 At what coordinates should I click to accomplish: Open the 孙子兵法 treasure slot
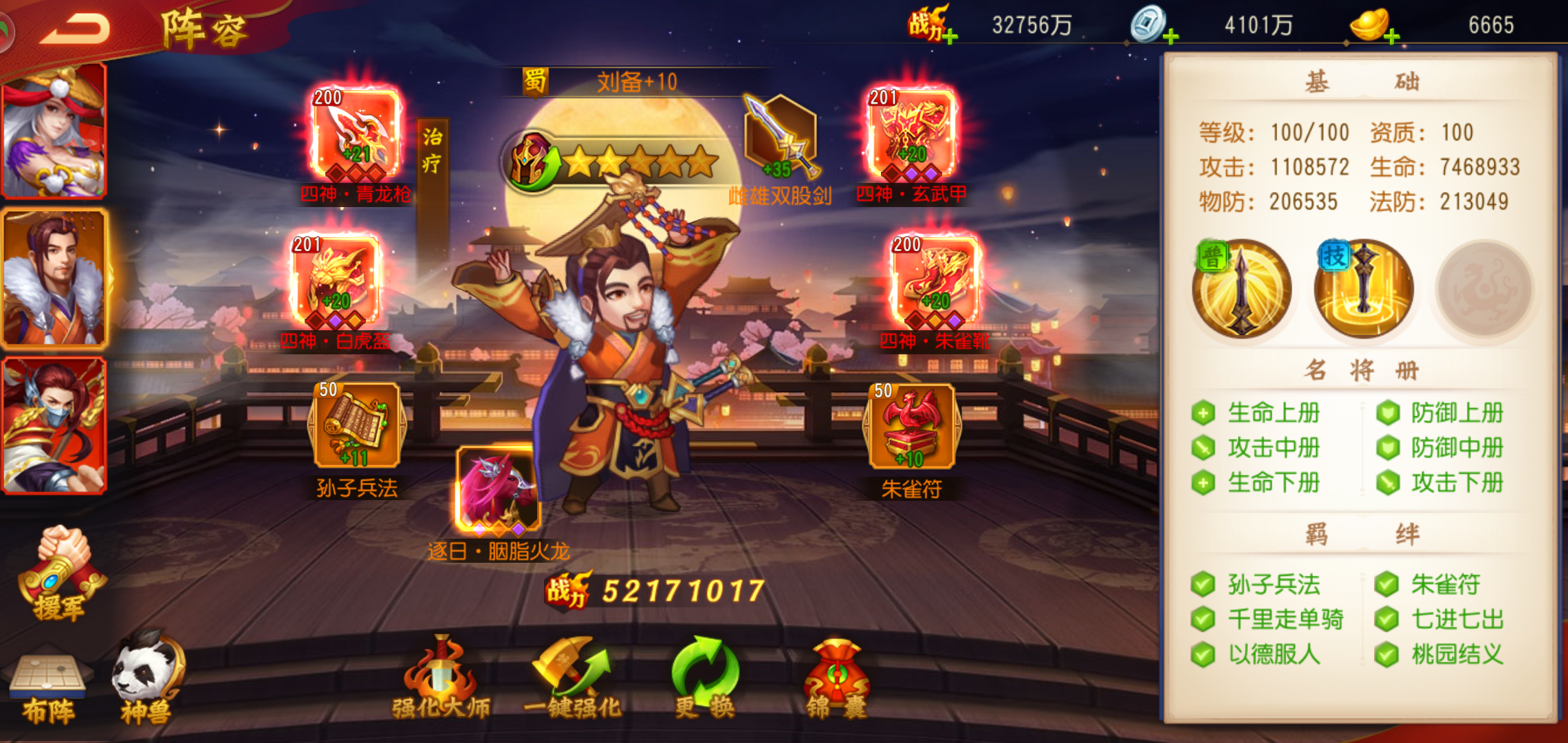point(356,427)
